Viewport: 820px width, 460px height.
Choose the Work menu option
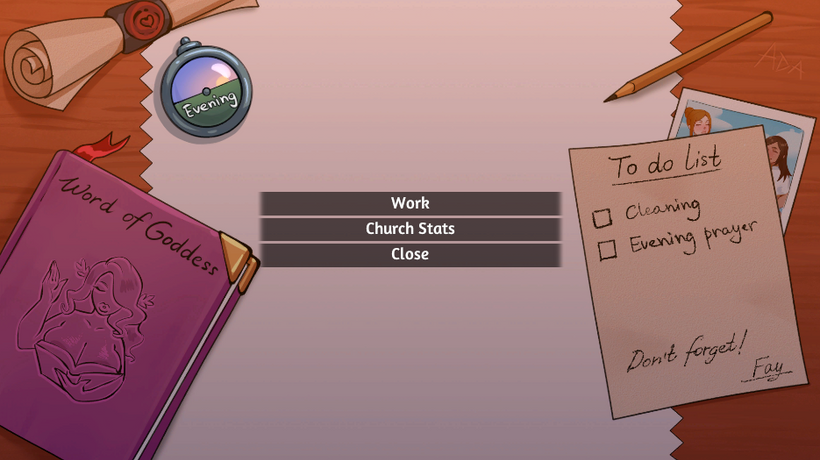[410, 203]
